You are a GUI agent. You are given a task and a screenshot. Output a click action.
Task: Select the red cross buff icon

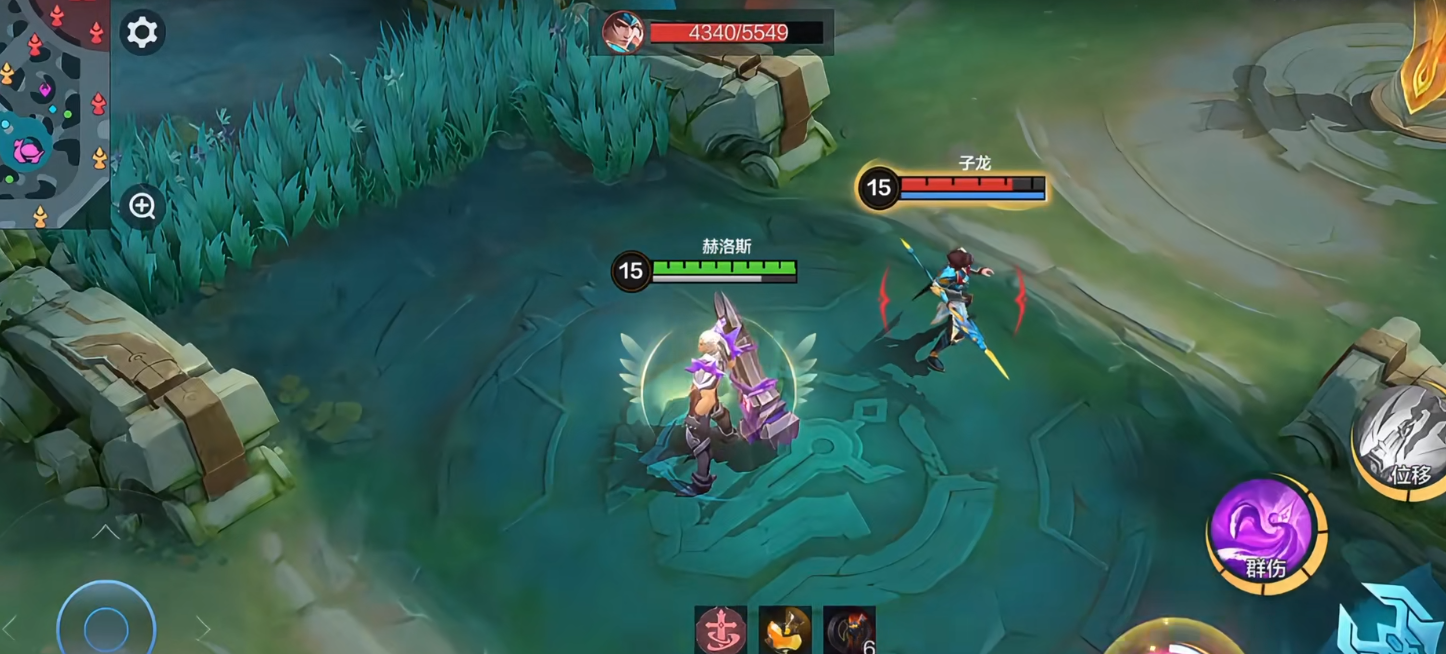click(x=721, y=630)
